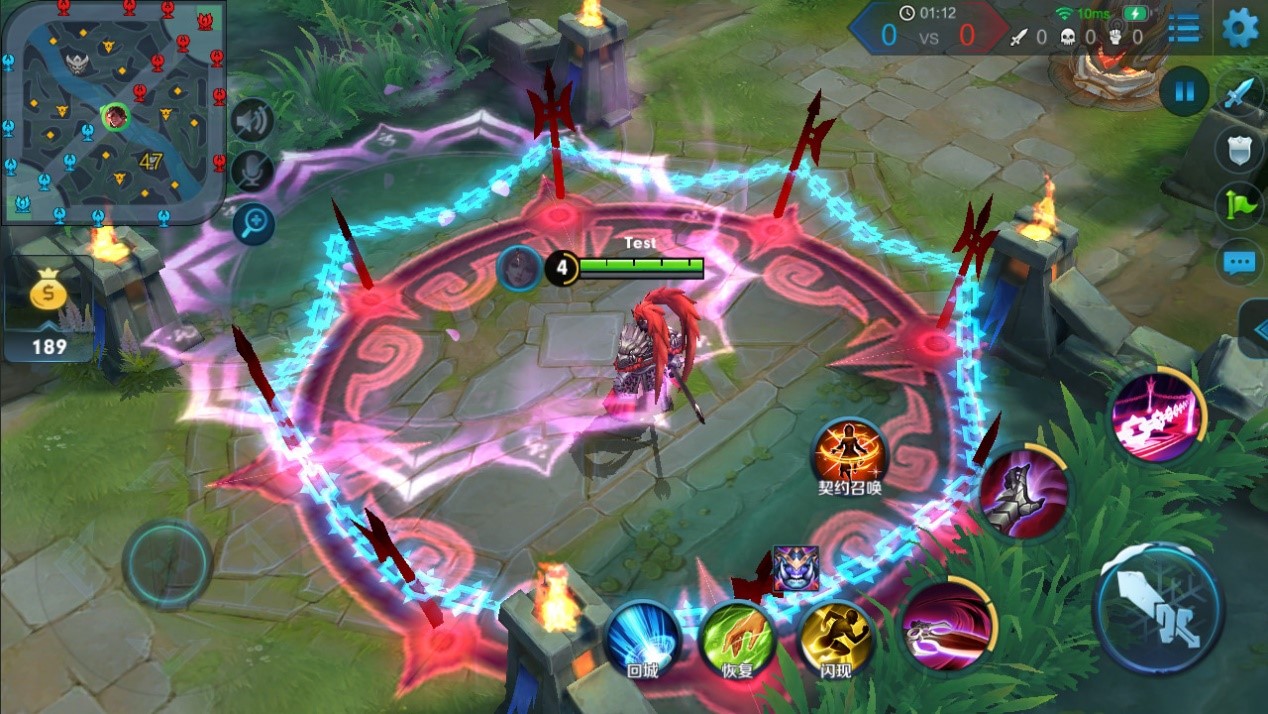
Task: Toggle the speaker sound button
Action: tap(252, 121)
